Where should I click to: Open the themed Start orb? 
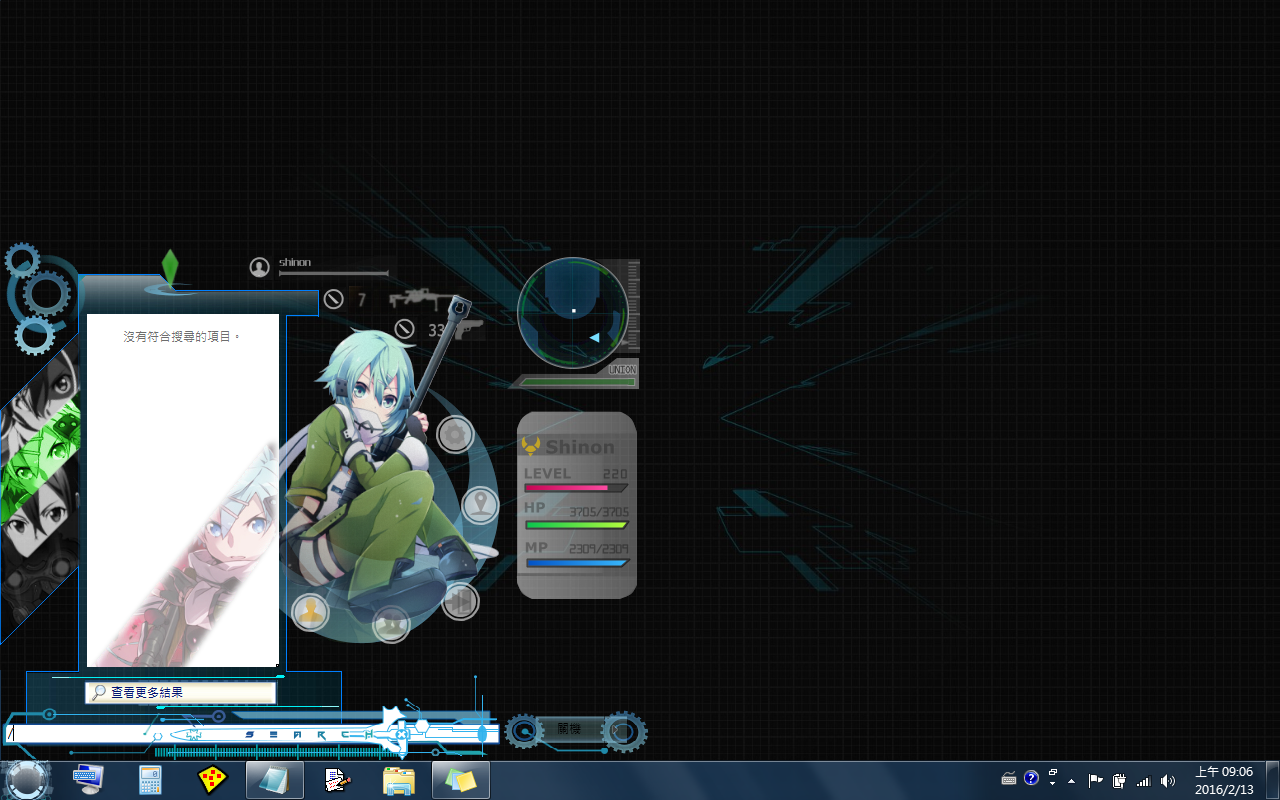pos(27,779)
